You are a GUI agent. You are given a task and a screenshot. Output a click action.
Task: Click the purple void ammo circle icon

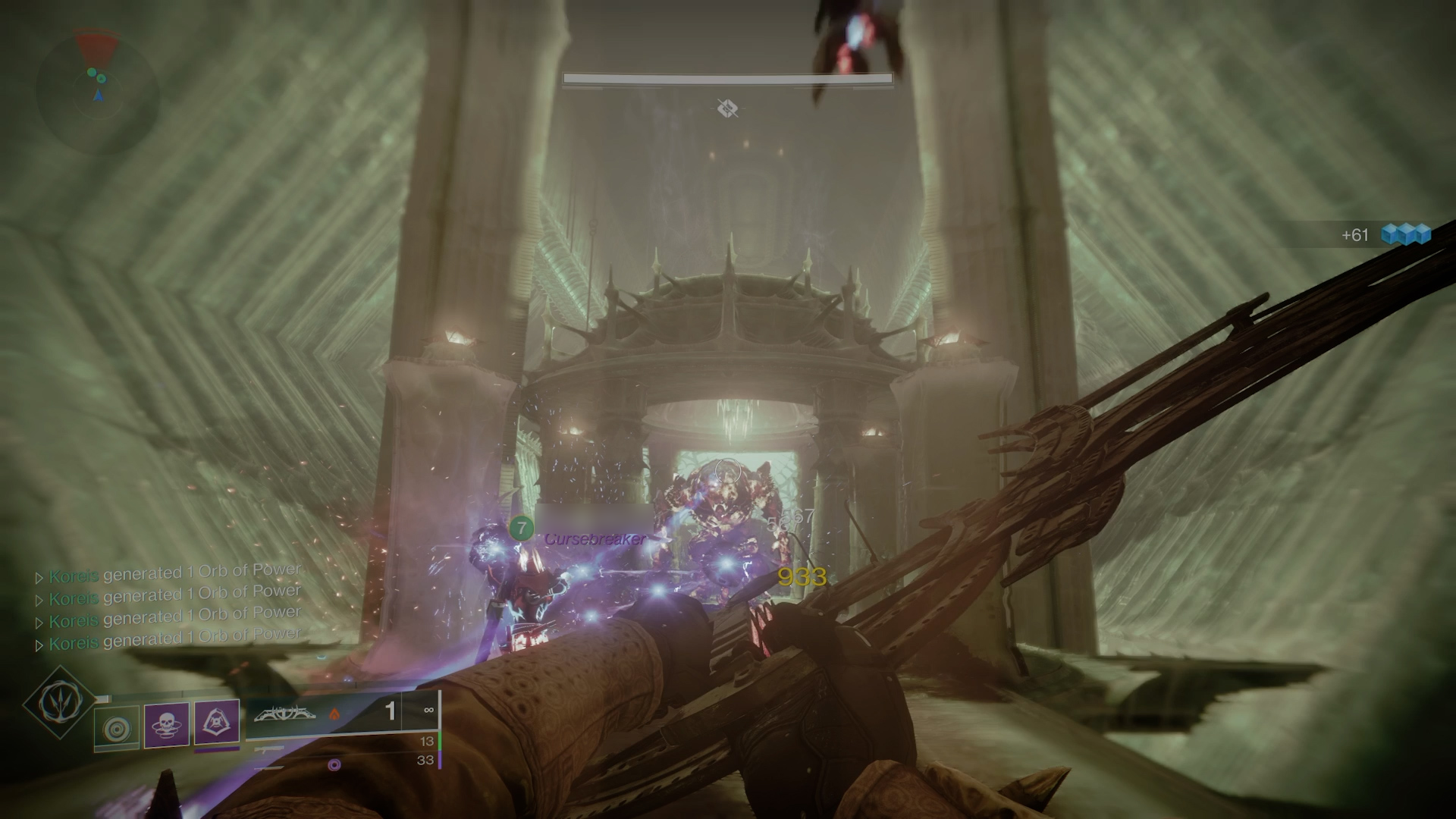[335, 764]
